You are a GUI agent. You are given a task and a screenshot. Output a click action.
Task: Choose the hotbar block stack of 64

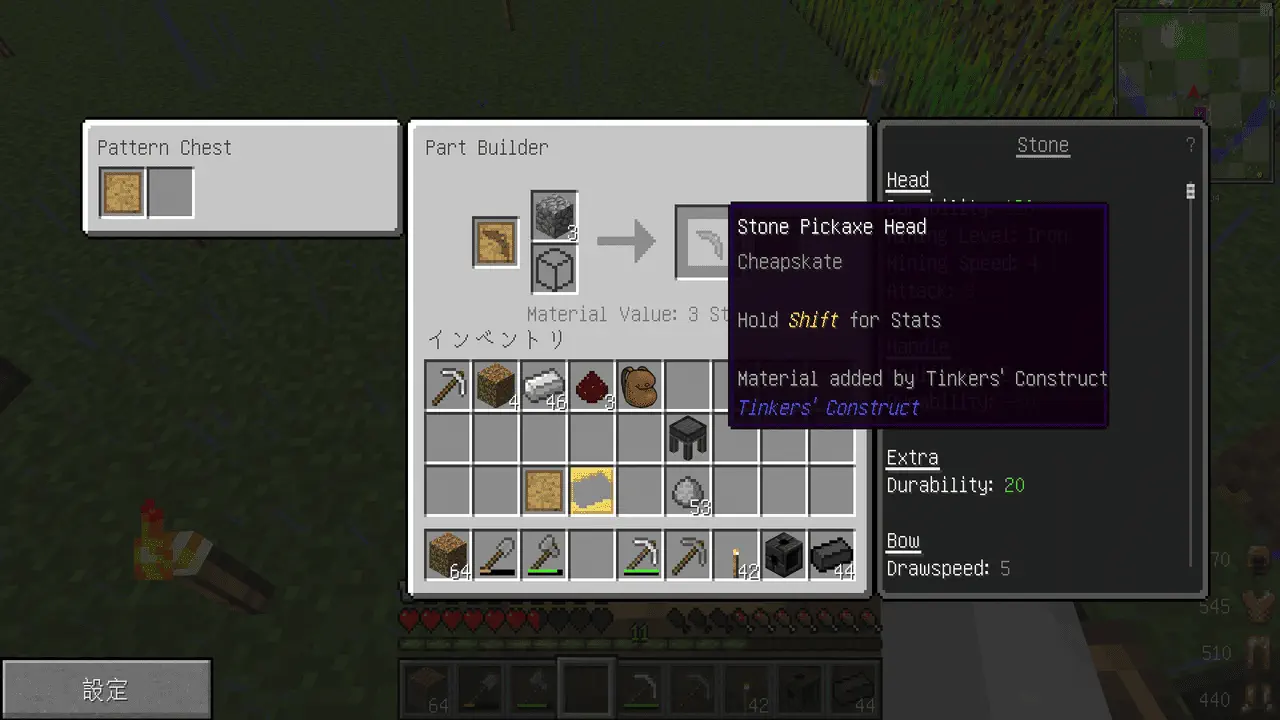[x=448, y=556]
